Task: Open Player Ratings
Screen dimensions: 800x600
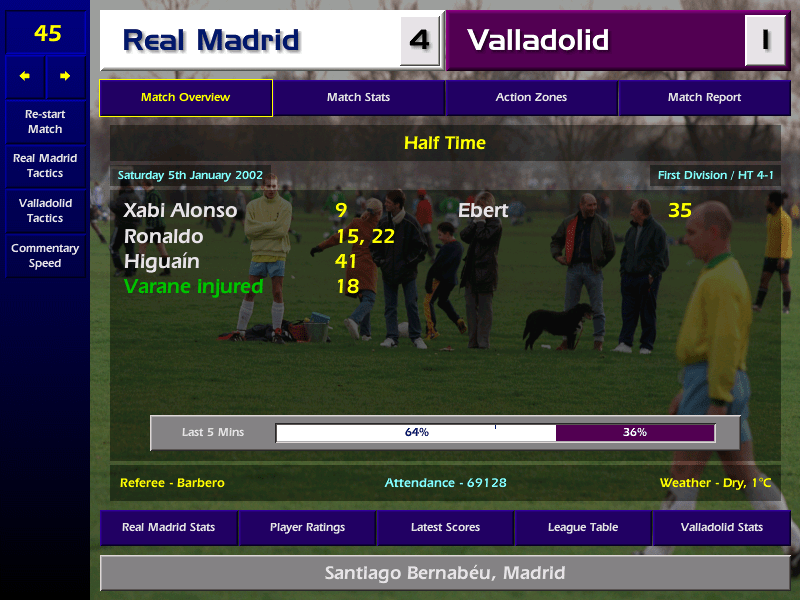Action: click(307, 527)
